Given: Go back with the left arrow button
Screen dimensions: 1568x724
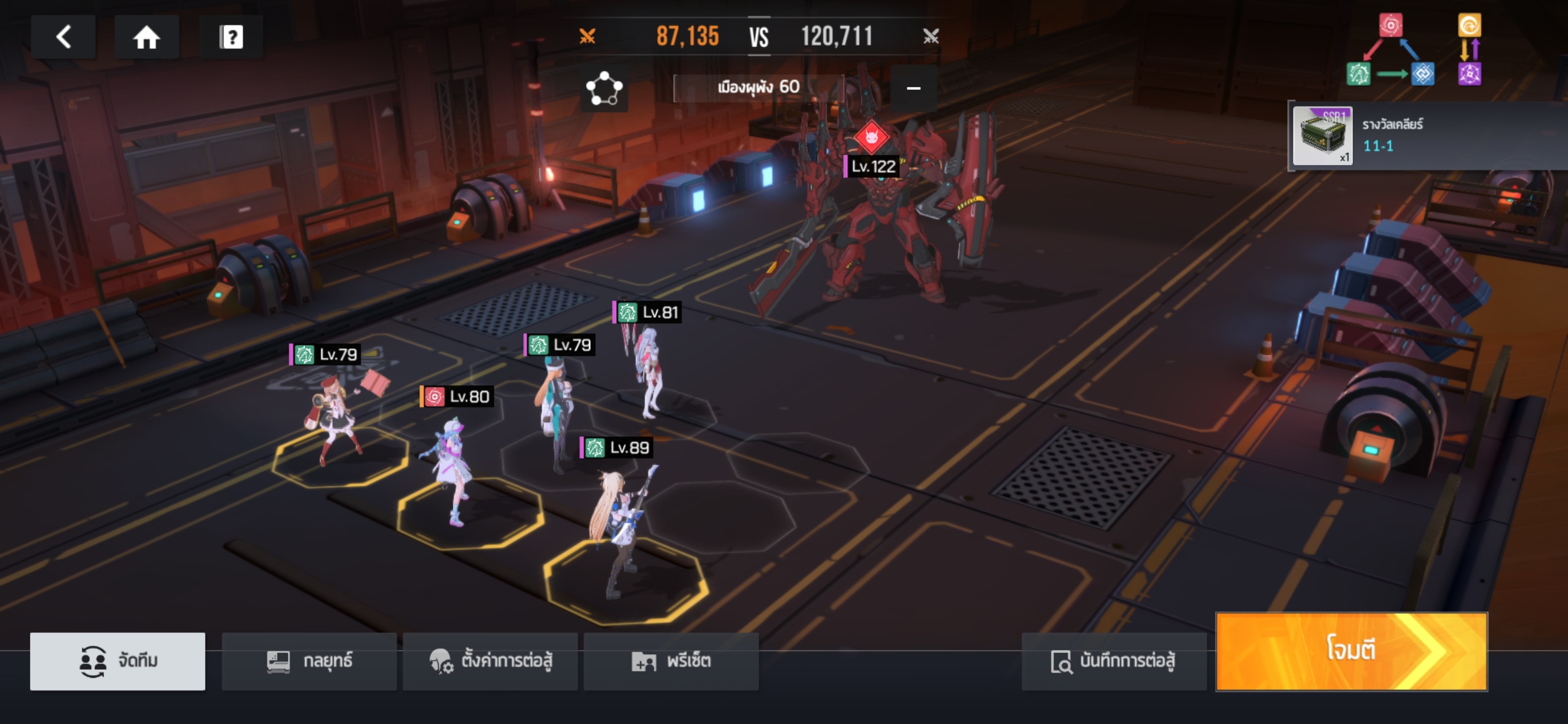Looking at the screenshot, I should click(64, 37).
